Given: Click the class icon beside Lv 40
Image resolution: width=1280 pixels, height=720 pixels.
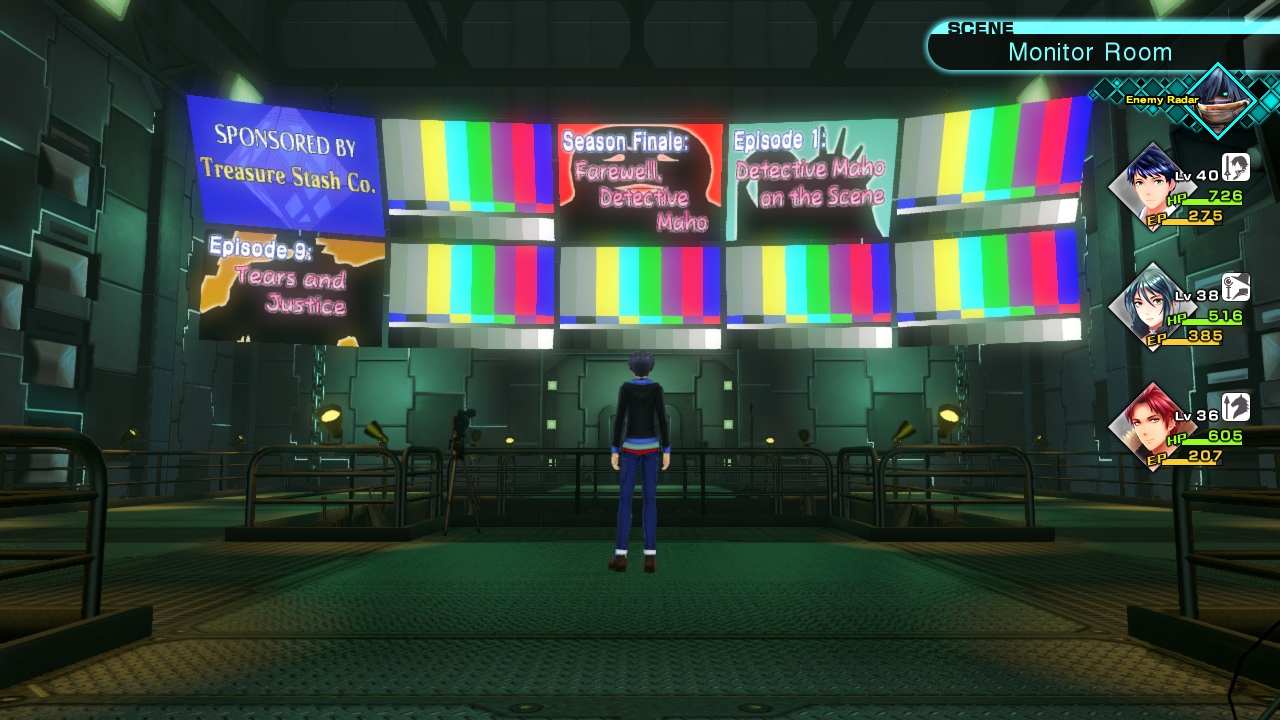Looking at the screenshot, I should pyautogui.click(x=1236, y=168).
